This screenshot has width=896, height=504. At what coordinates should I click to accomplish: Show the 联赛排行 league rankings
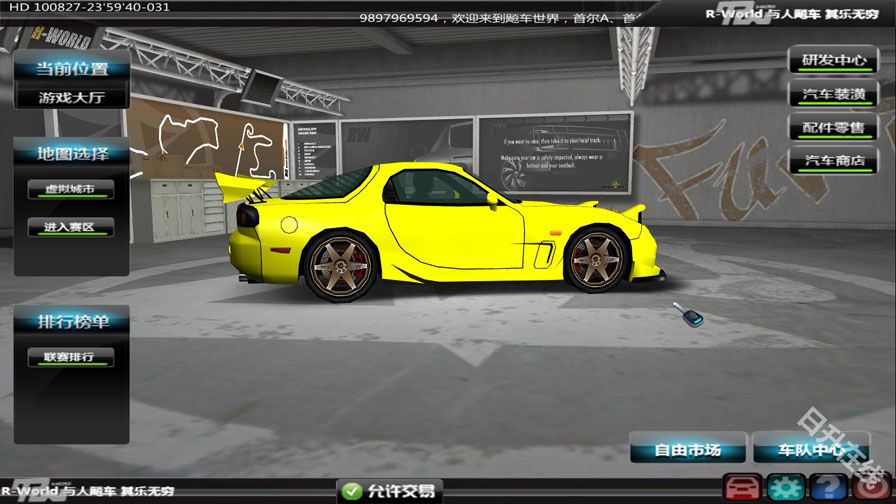pyautogui.click(x=70, y=357)
